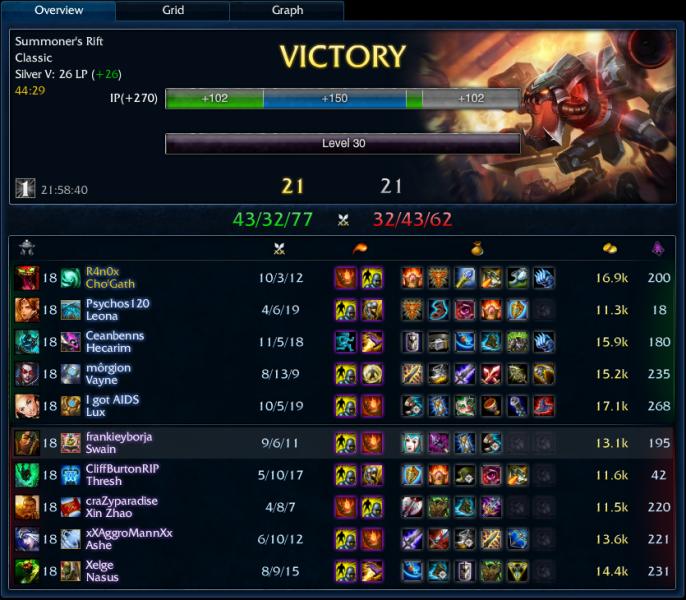Click the Nasus champion portrait
This screenshot has width=686, height=600.
26,571
